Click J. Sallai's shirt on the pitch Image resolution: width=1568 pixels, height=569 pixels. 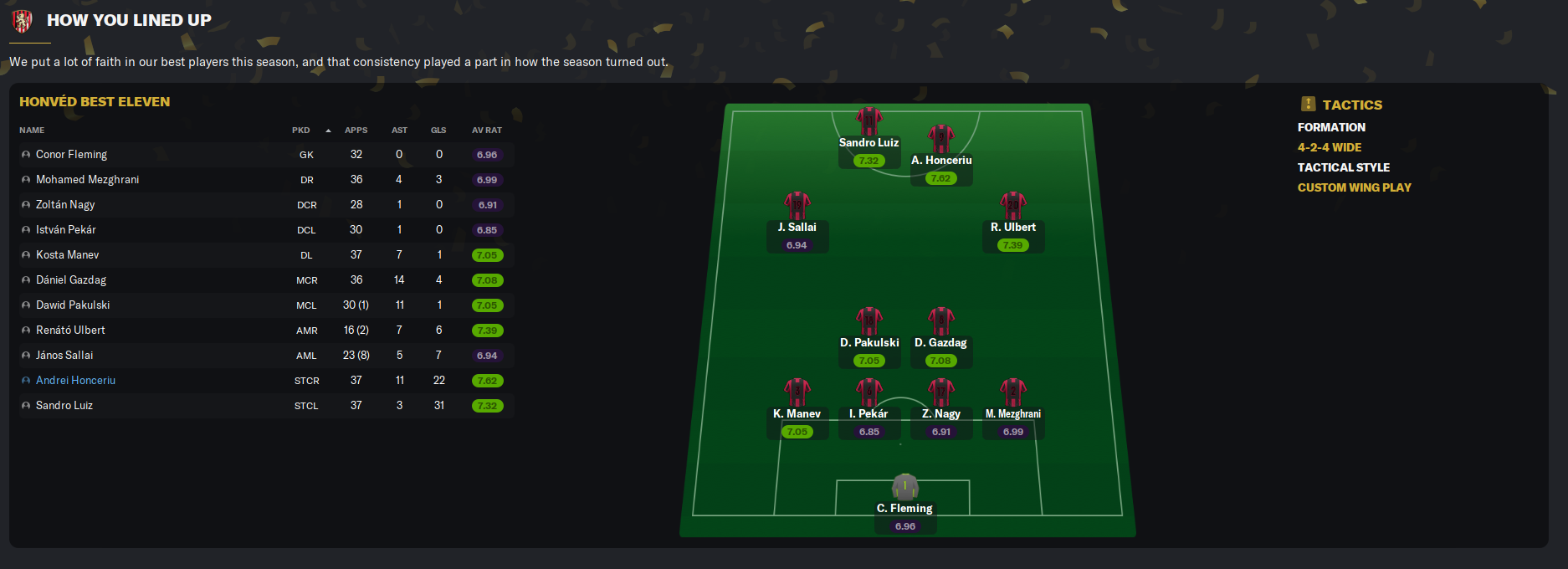click(x=797, y=206)
